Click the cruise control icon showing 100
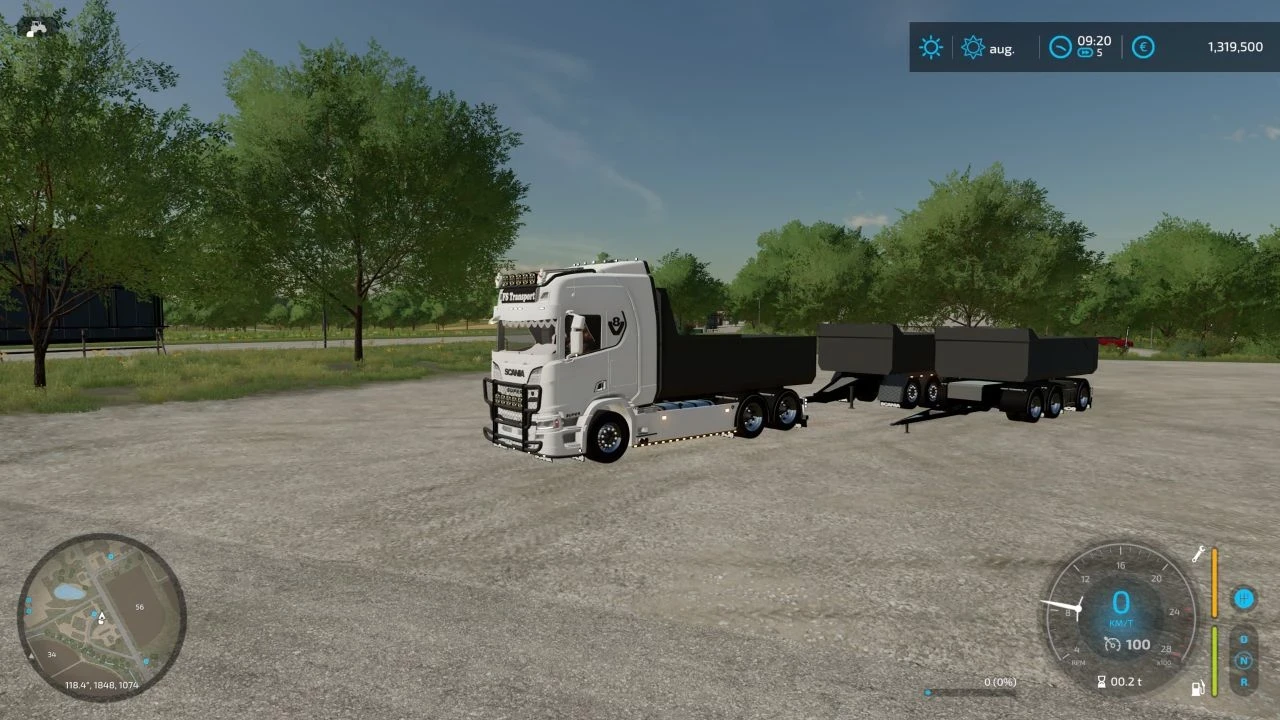The height and width of the screenshot is (720, 1280). [x=1113, y=644]
